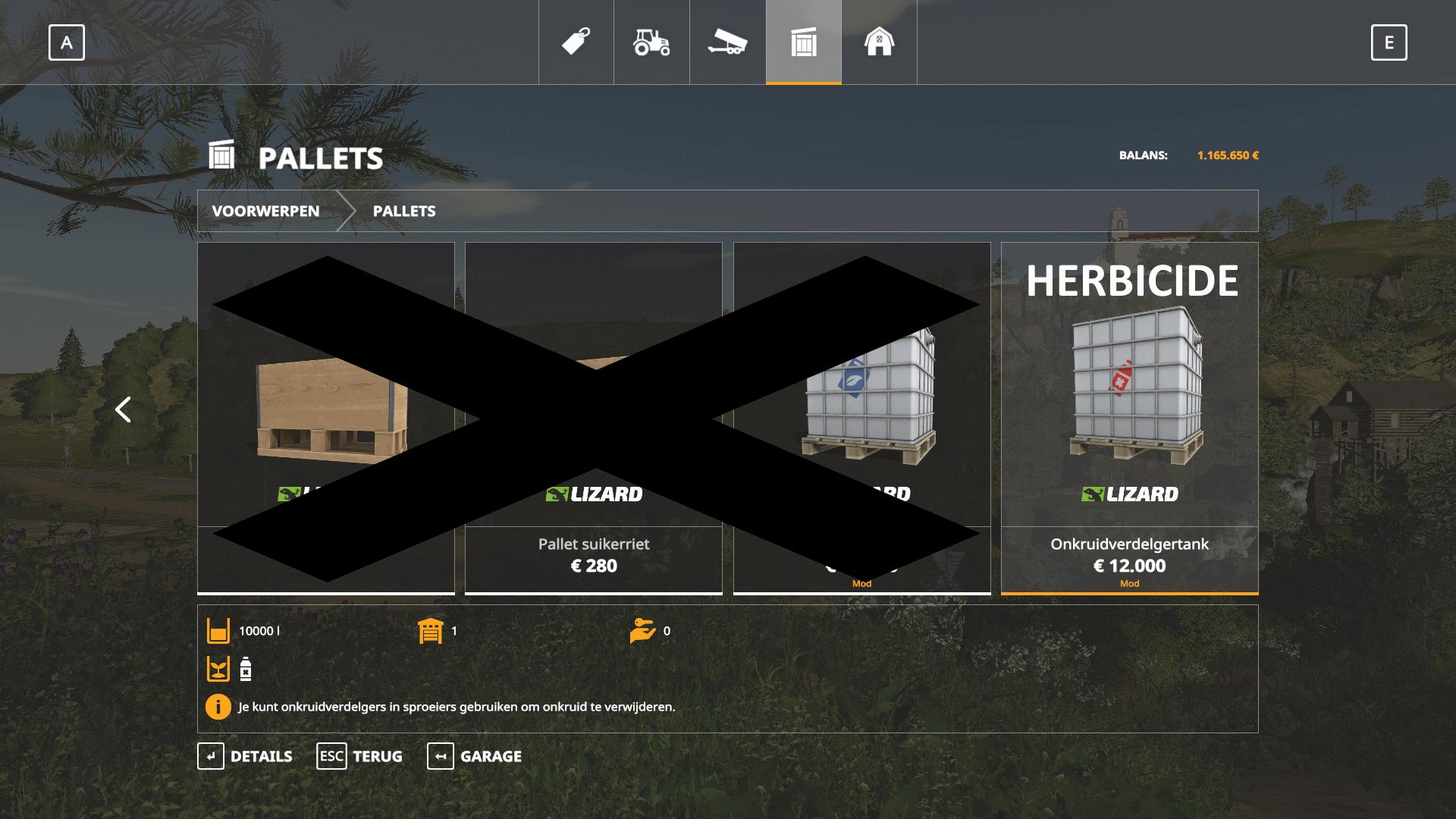Show previous shop items with left arrow
Image resolution: width=1456 pixels, height=819 pixels.
(123, 409)
